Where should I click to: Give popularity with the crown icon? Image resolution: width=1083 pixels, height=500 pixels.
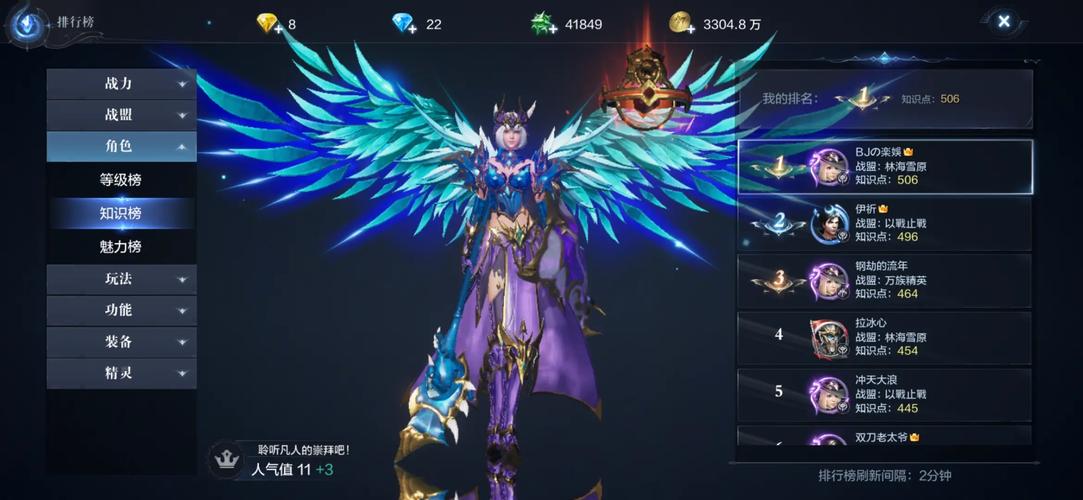tap(226, 460)
